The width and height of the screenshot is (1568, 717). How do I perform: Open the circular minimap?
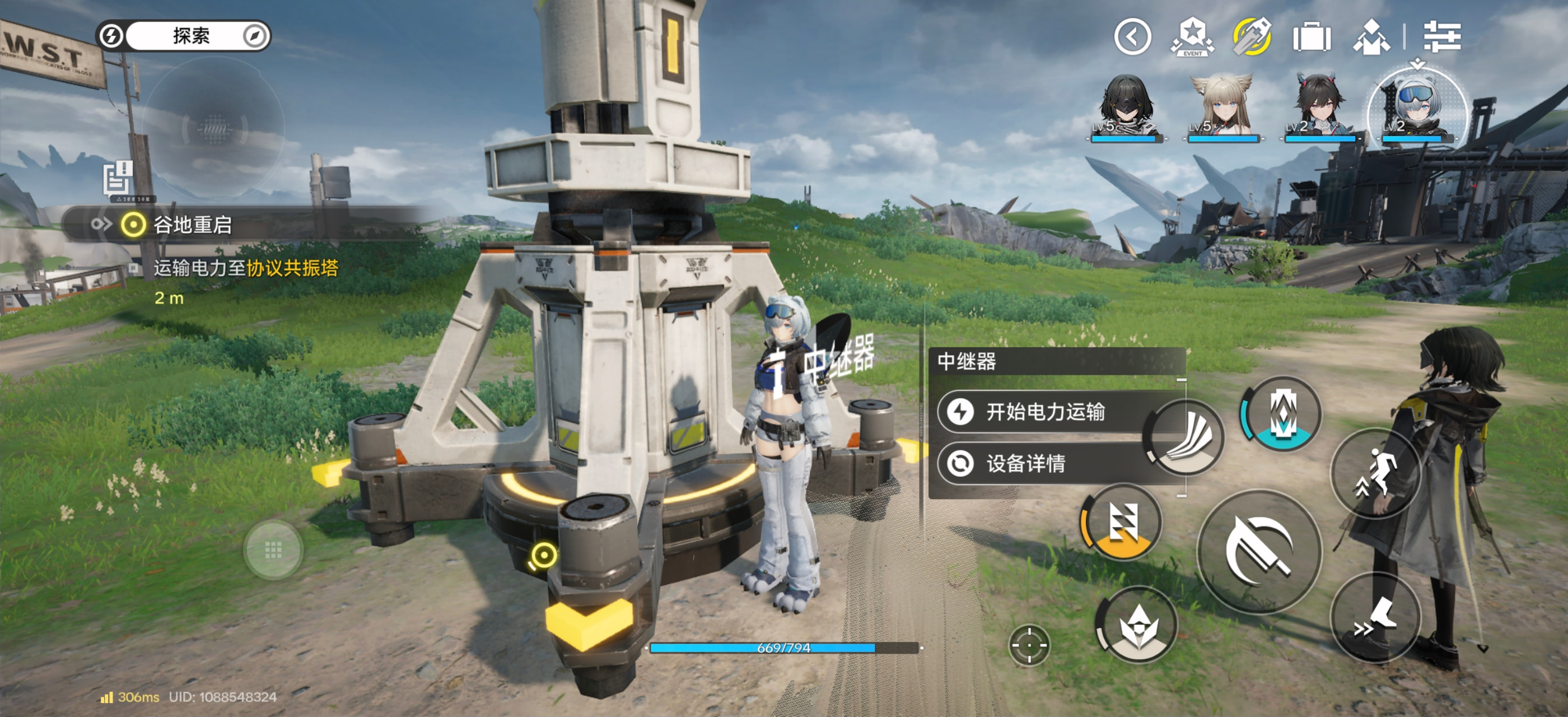tap(214, 128)
